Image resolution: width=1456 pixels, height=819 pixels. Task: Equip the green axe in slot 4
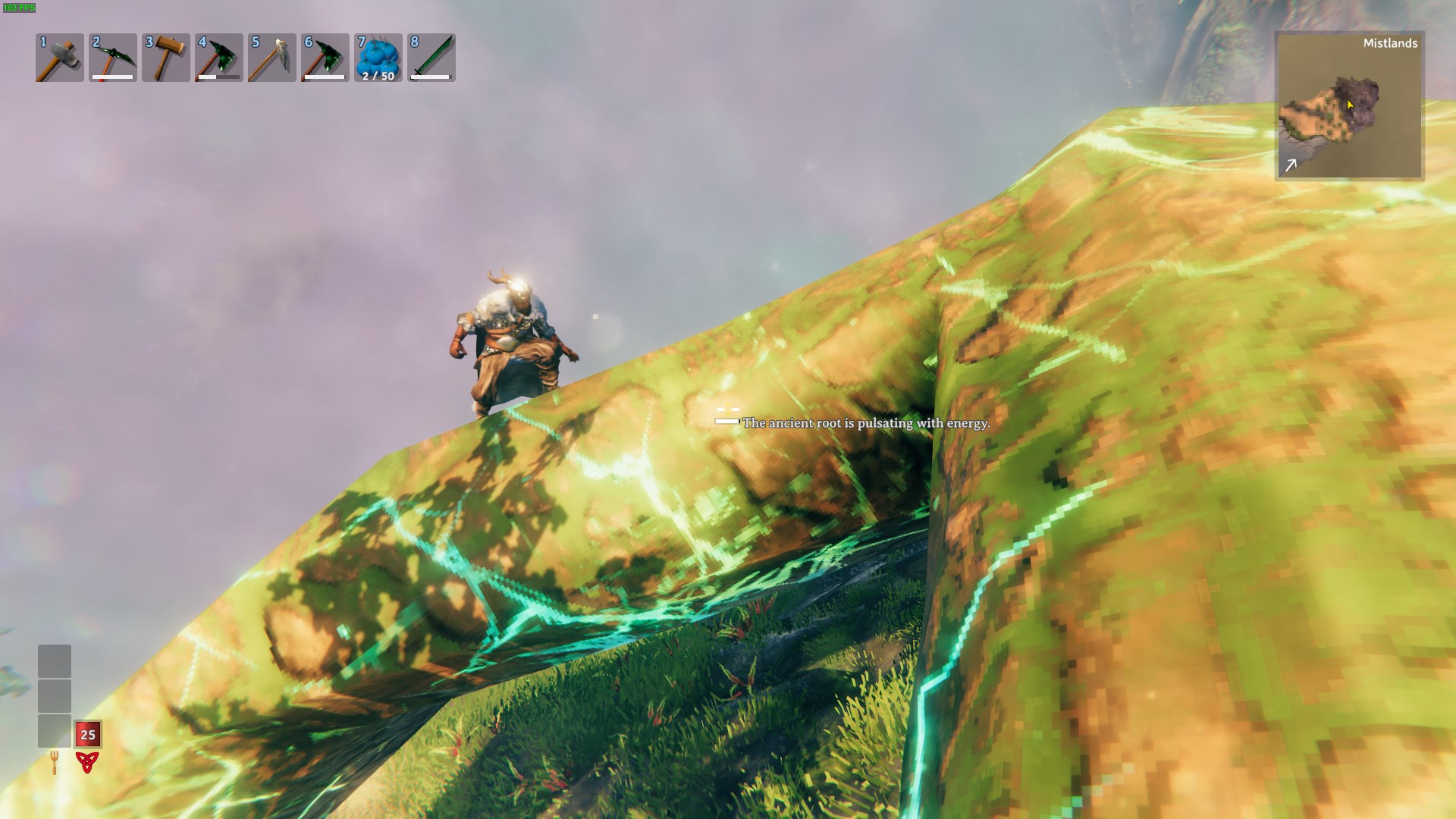coord(219,58)
